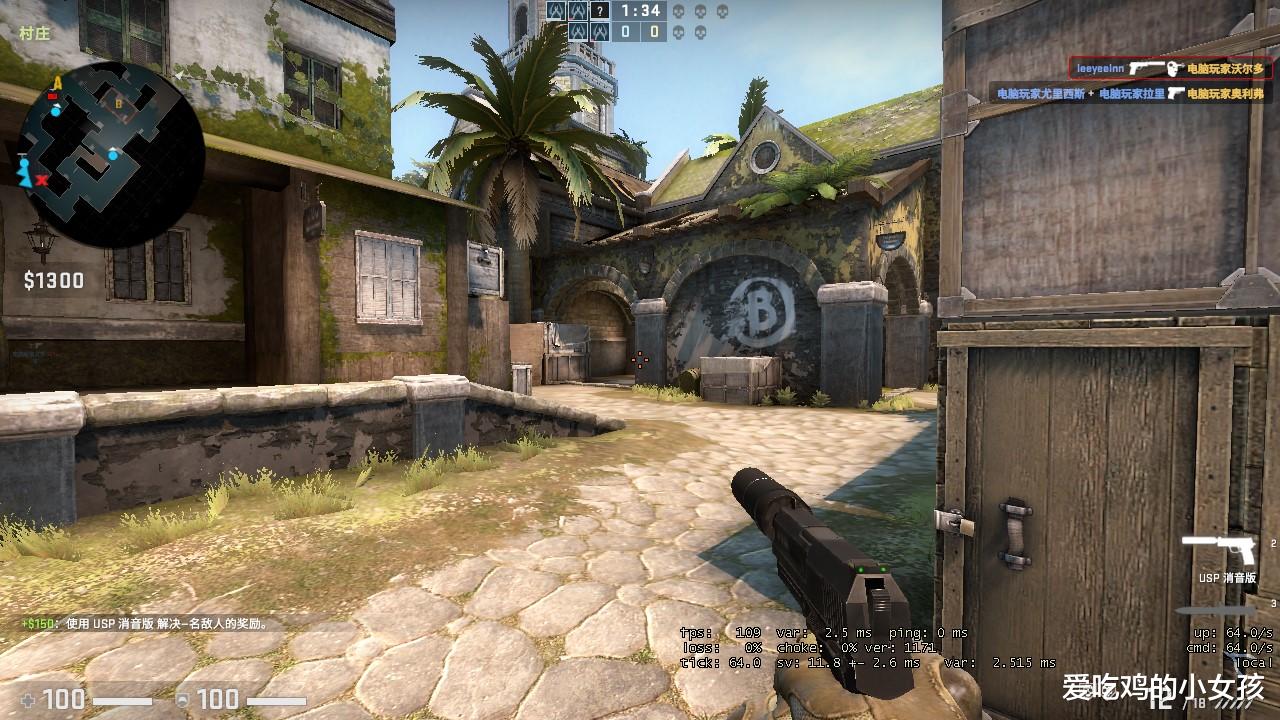Click the pistol icon beside 电脑玩家奥利弗
Image resolution: width=1280 pixels, height=720 pixels.
(1176, 94)
